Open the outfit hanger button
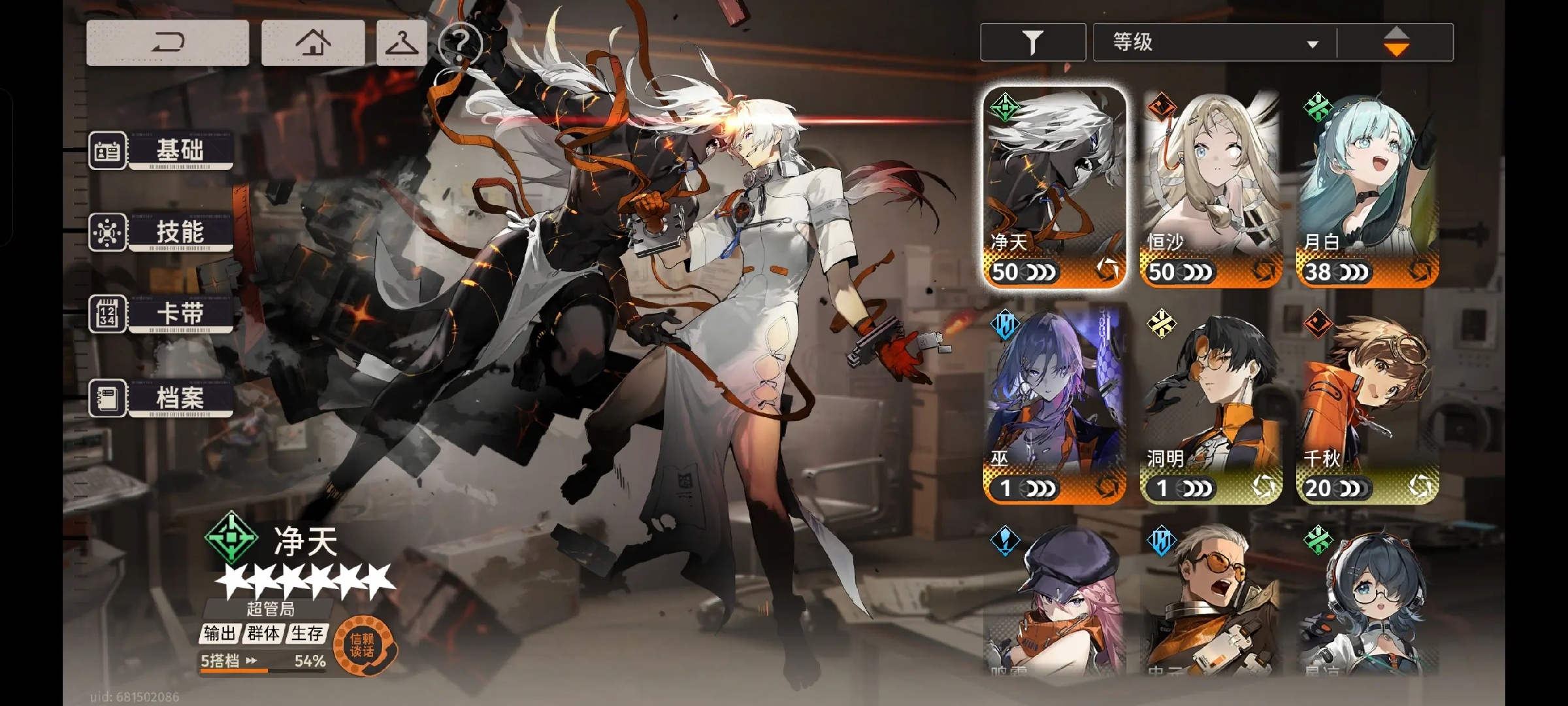1568x706 pixels. 402,42
